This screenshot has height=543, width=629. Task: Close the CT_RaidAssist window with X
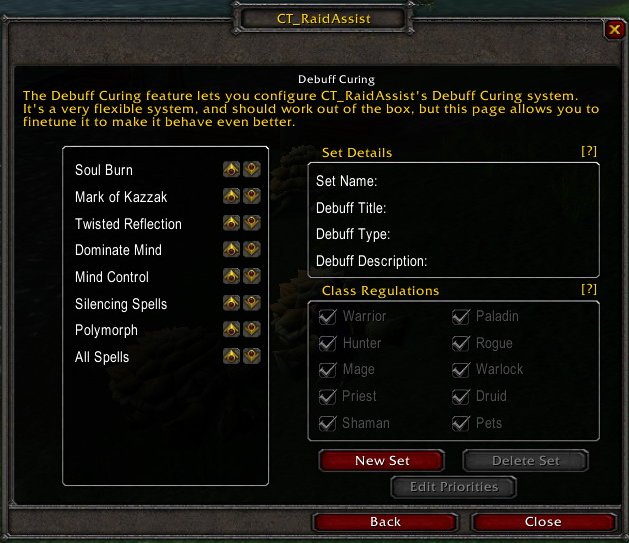coord(614,30)
